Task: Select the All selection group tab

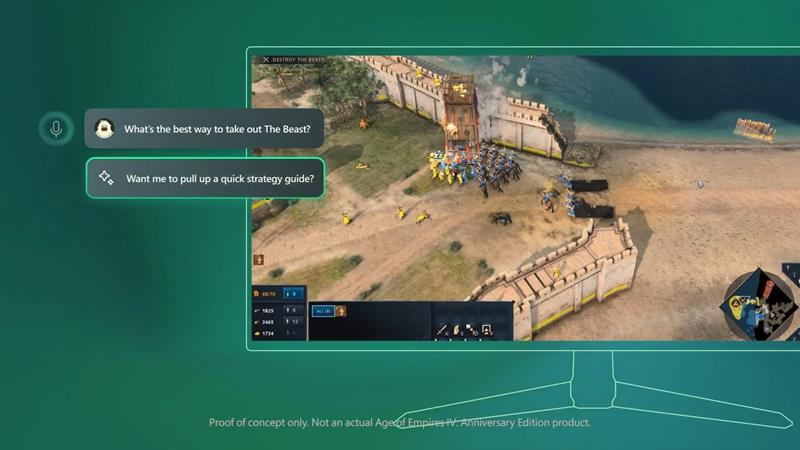Action: (322, 311)
